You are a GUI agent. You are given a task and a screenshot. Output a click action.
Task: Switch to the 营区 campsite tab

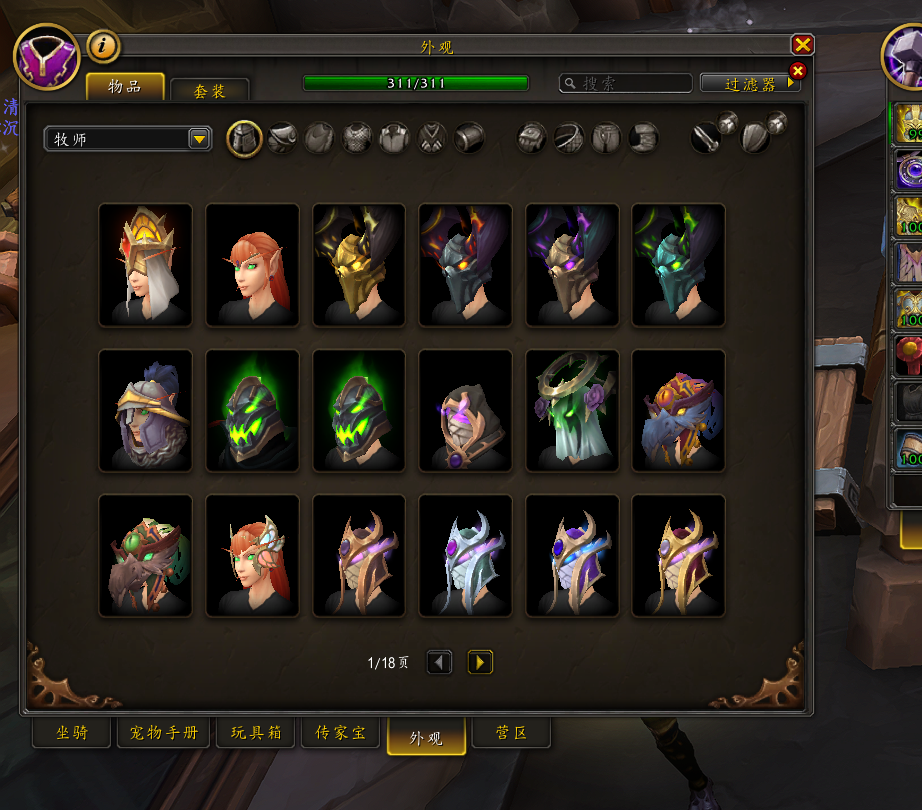pos(511,733)
